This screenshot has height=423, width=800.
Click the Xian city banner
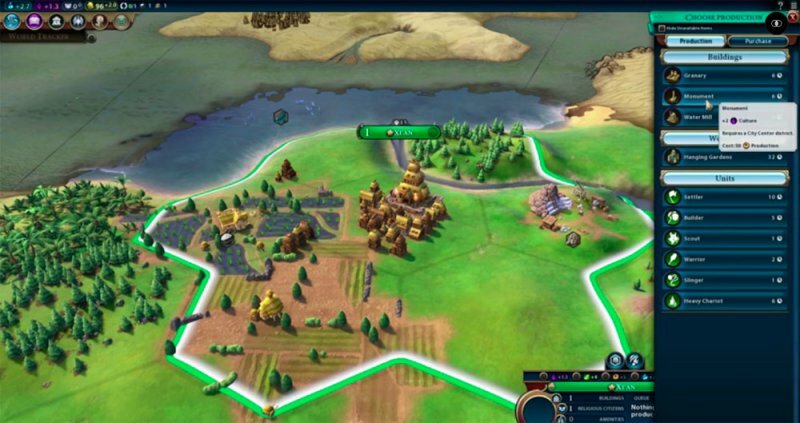point(399,131)
